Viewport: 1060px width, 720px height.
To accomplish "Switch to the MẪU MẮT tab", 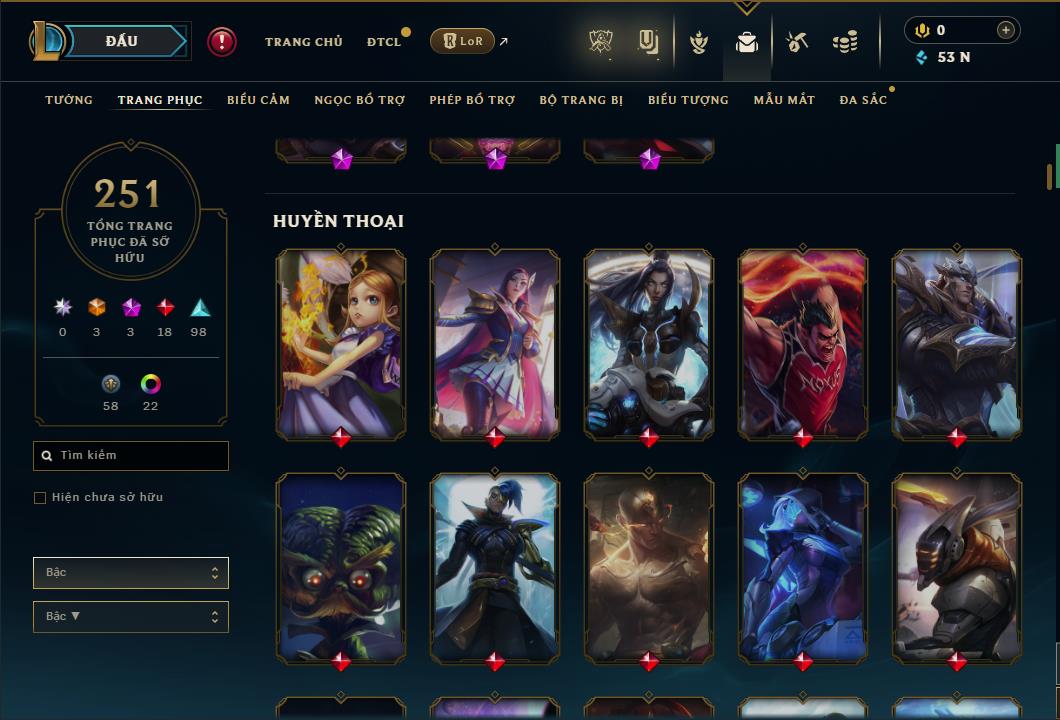I will (784, 100).
